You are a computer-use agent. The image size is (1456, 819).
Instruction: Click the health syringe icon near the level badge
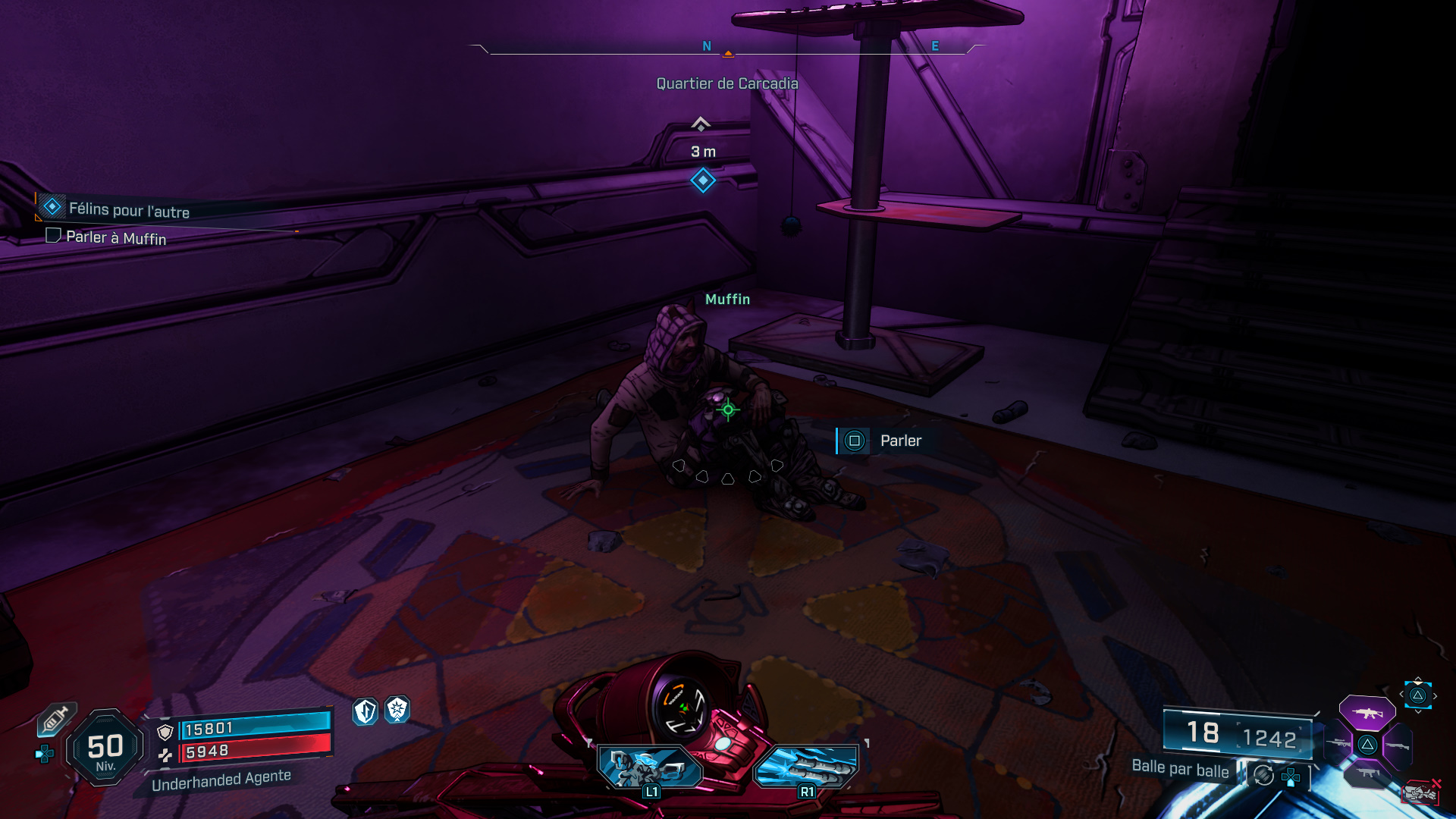(x=56, y=720)
